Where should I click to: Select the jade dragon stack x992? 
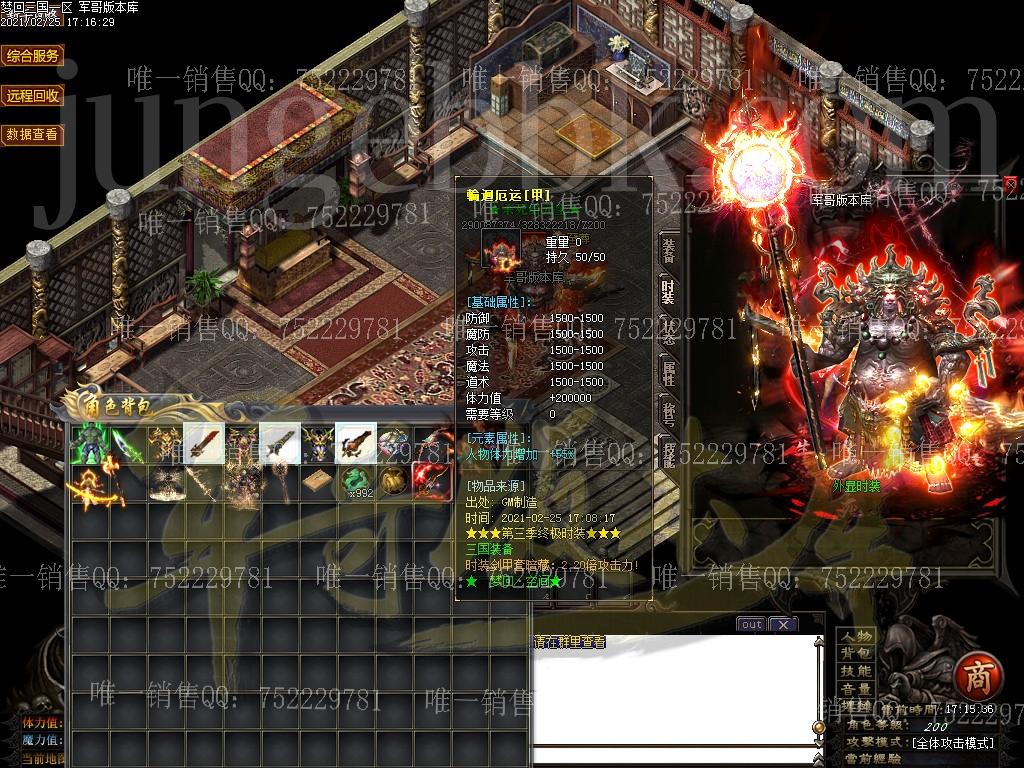click(x=355, y=482)
